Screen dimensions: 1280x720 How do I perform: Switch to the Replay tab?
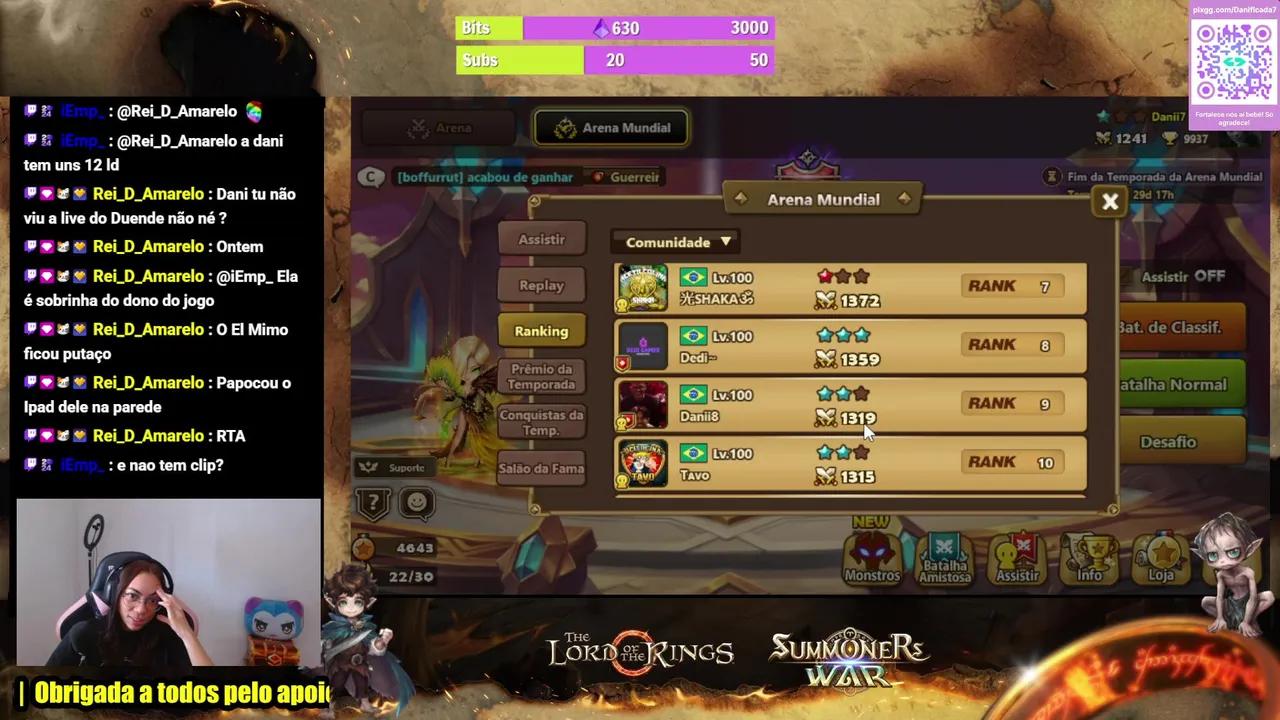(541, 285)
